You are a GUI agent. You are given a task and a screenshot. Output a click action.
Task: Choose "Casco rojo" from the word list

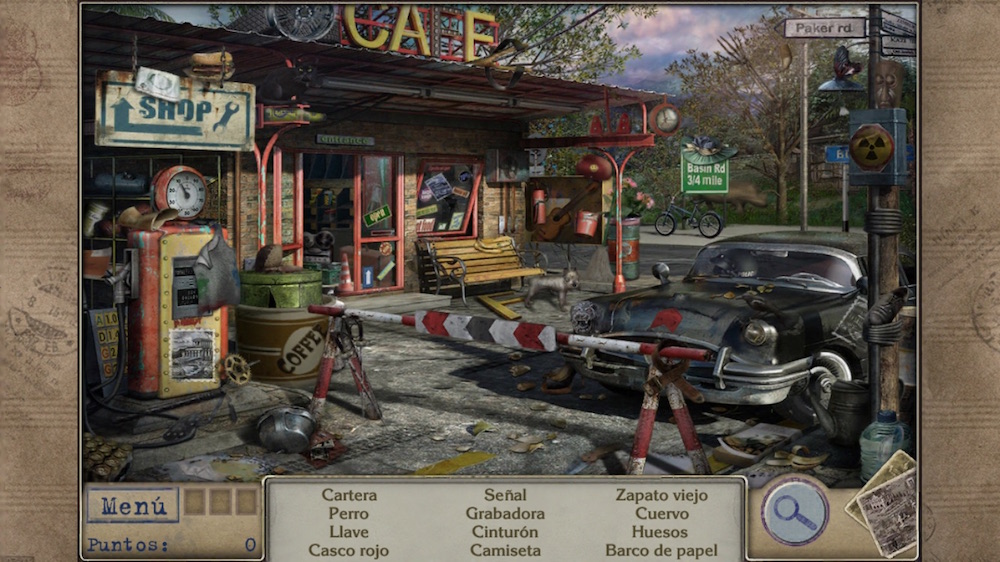pyautogui.click(x=349, y=550)
